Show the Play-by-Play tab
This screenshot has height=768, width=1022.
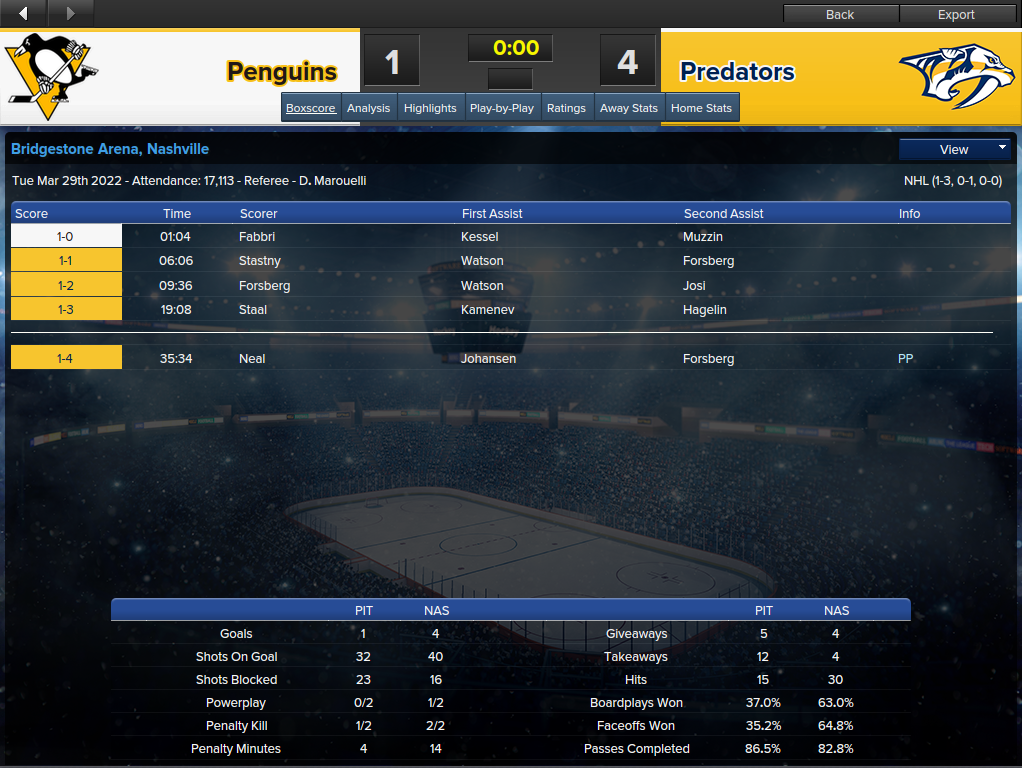coord(502,108)
